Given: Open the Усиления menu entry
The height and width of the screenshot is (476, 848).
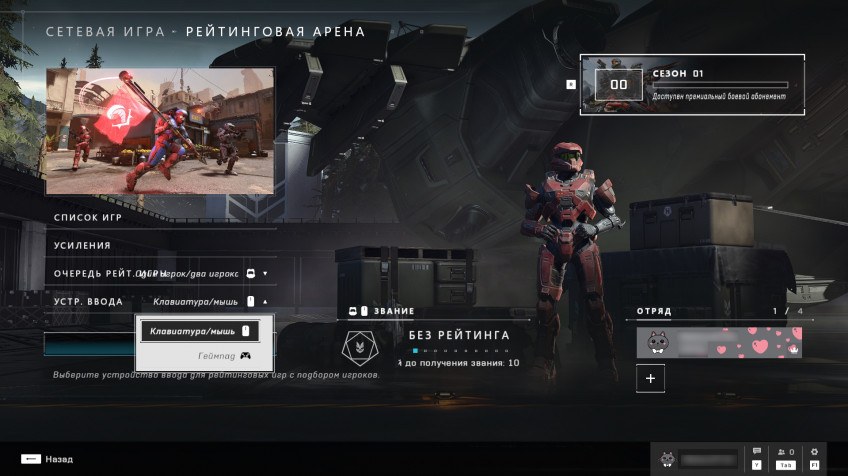Looking at the screenshot, I should point(83,245).
